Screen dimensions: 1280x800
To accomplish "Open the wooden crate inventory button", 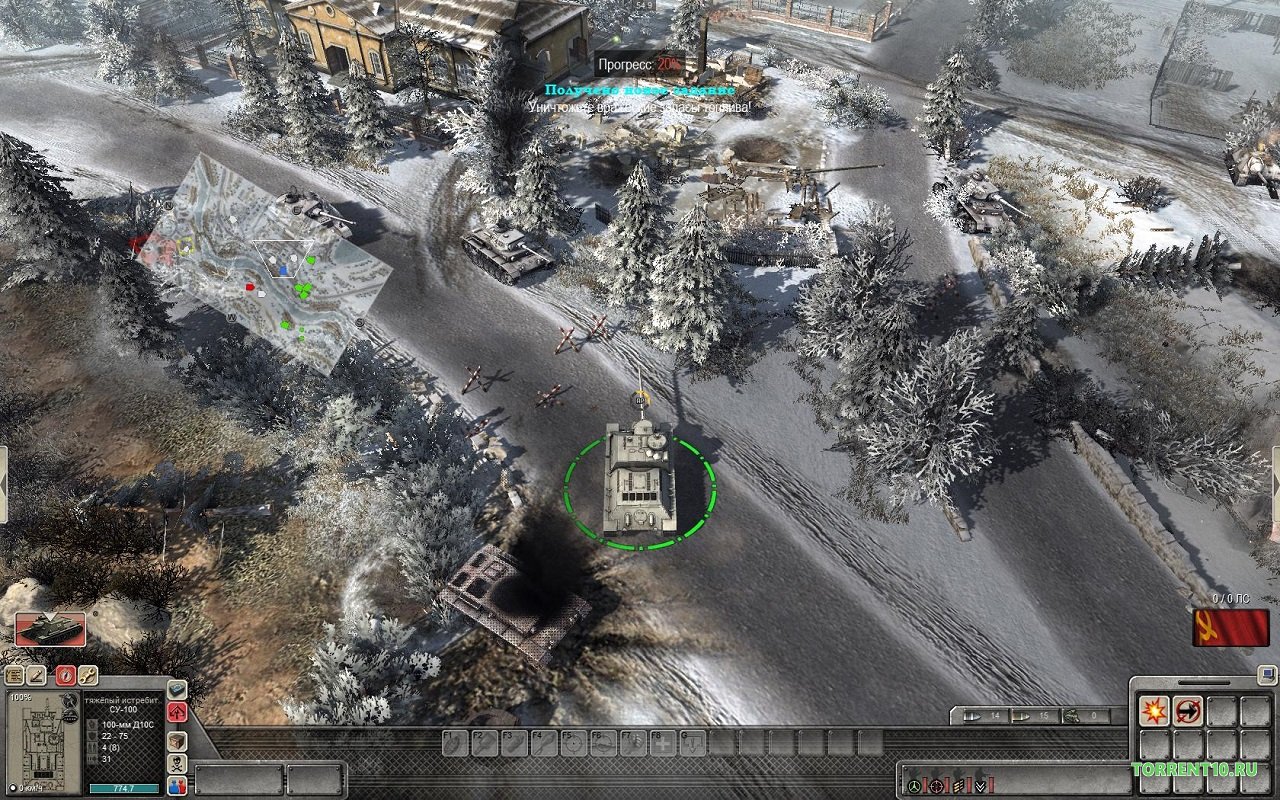I will (177, 741).
